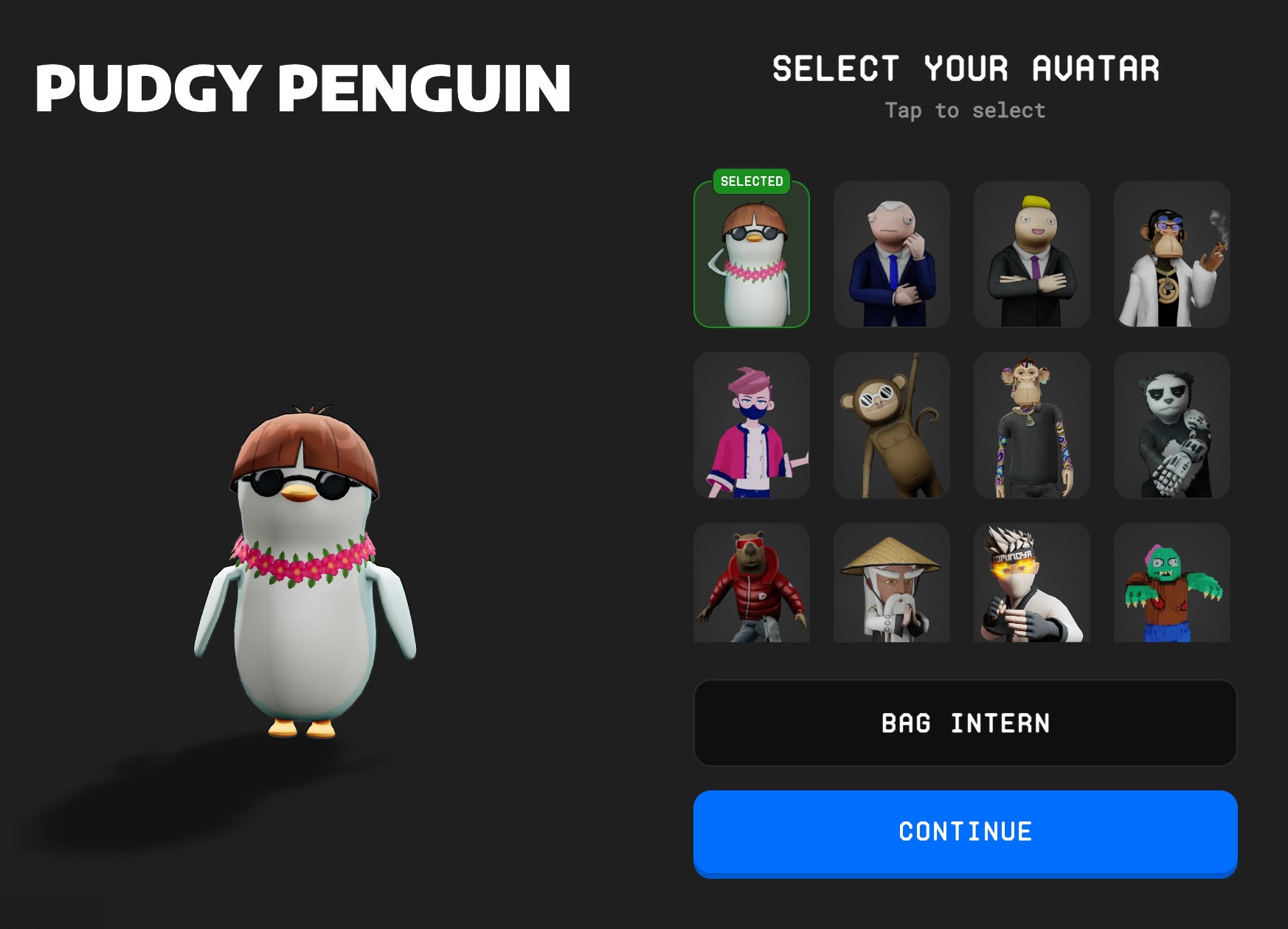This screenshot has height=929, width=1288.
Task: Select the tattooed ape in black shirt
Action: pyautogui.click(x=1031, y=425)
